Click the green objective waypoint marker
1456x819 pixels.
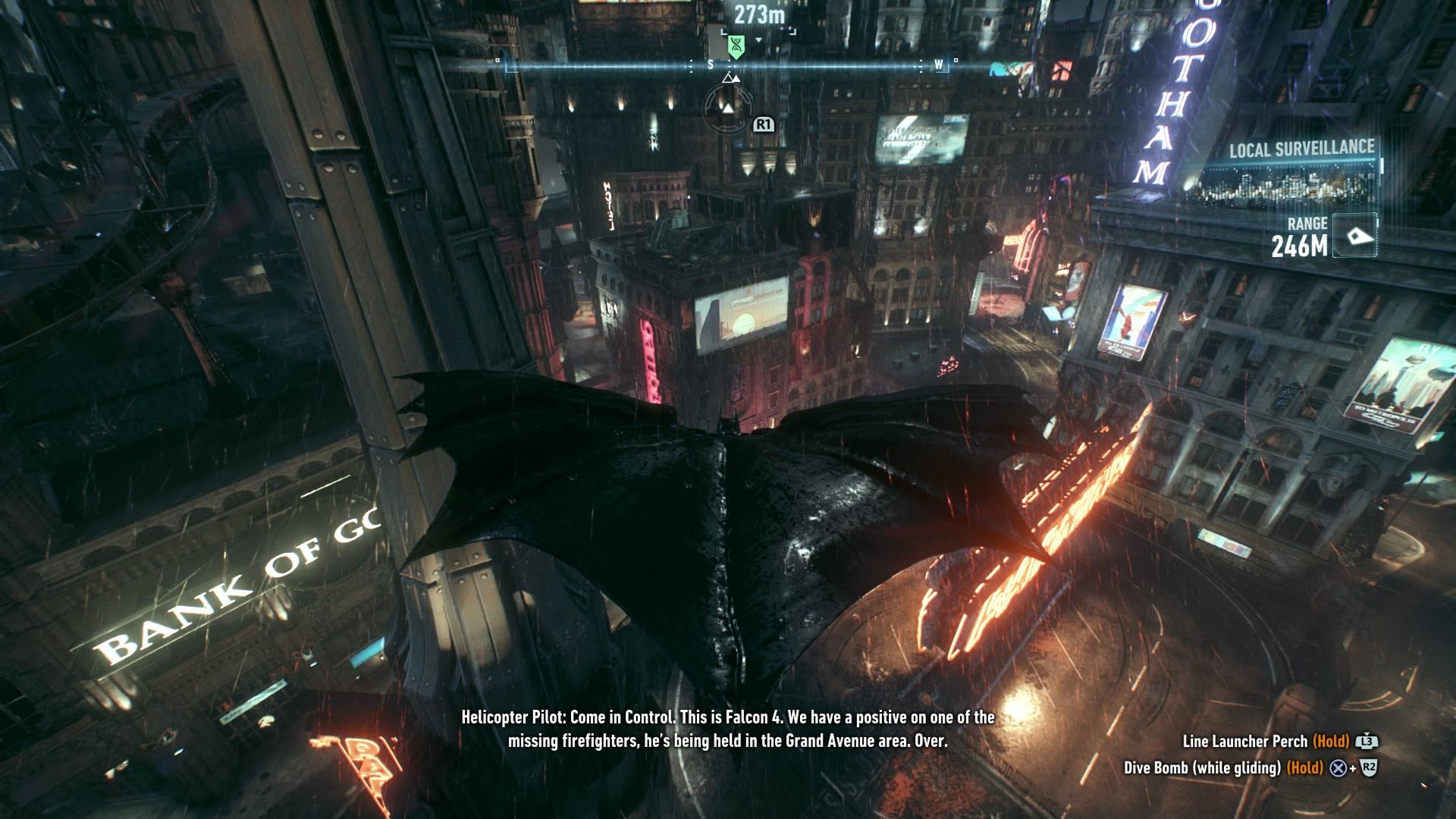coord(735,46)
